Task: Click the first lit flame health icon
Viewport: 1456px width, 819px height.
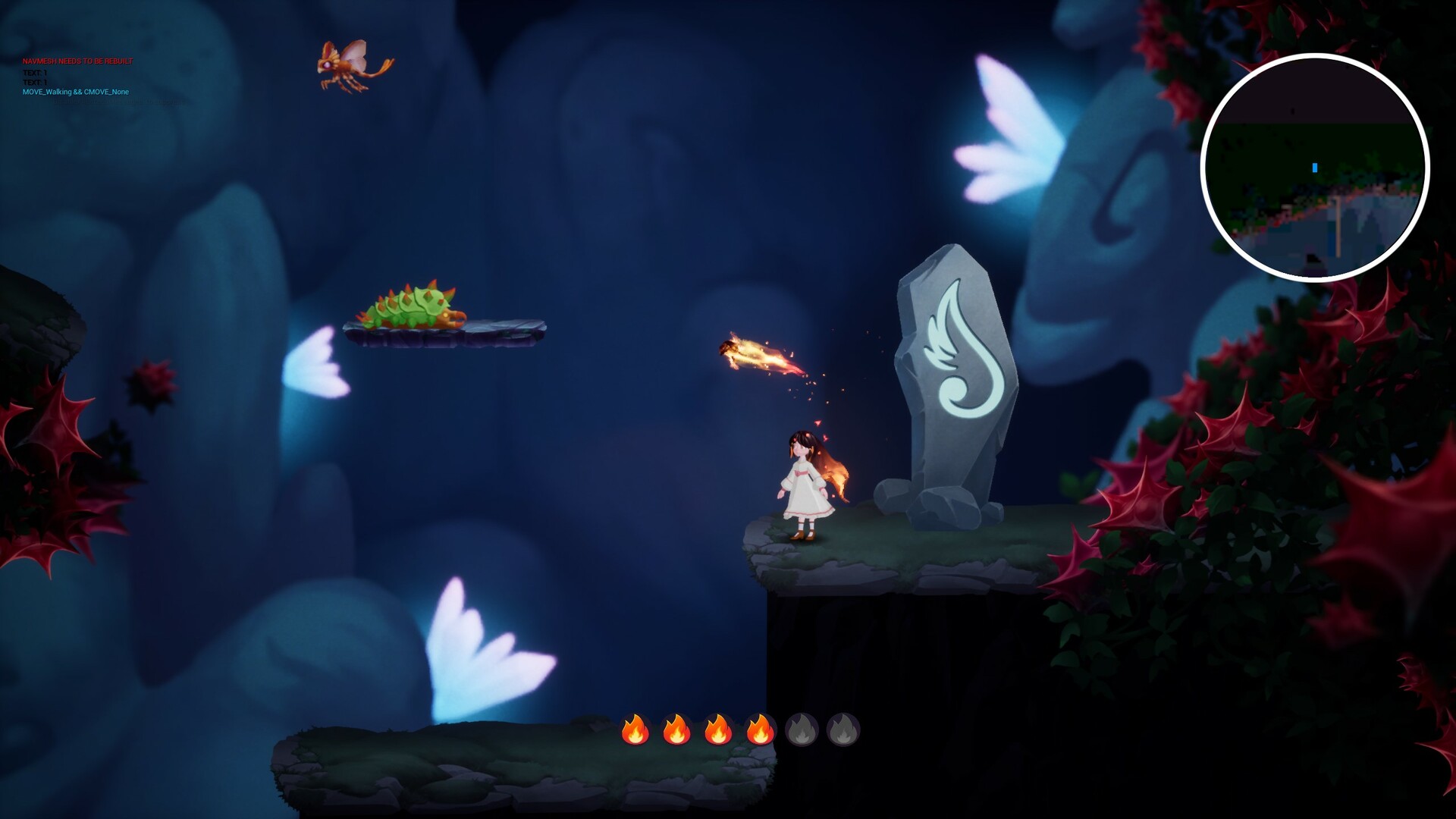Action: tap(637, 730)
